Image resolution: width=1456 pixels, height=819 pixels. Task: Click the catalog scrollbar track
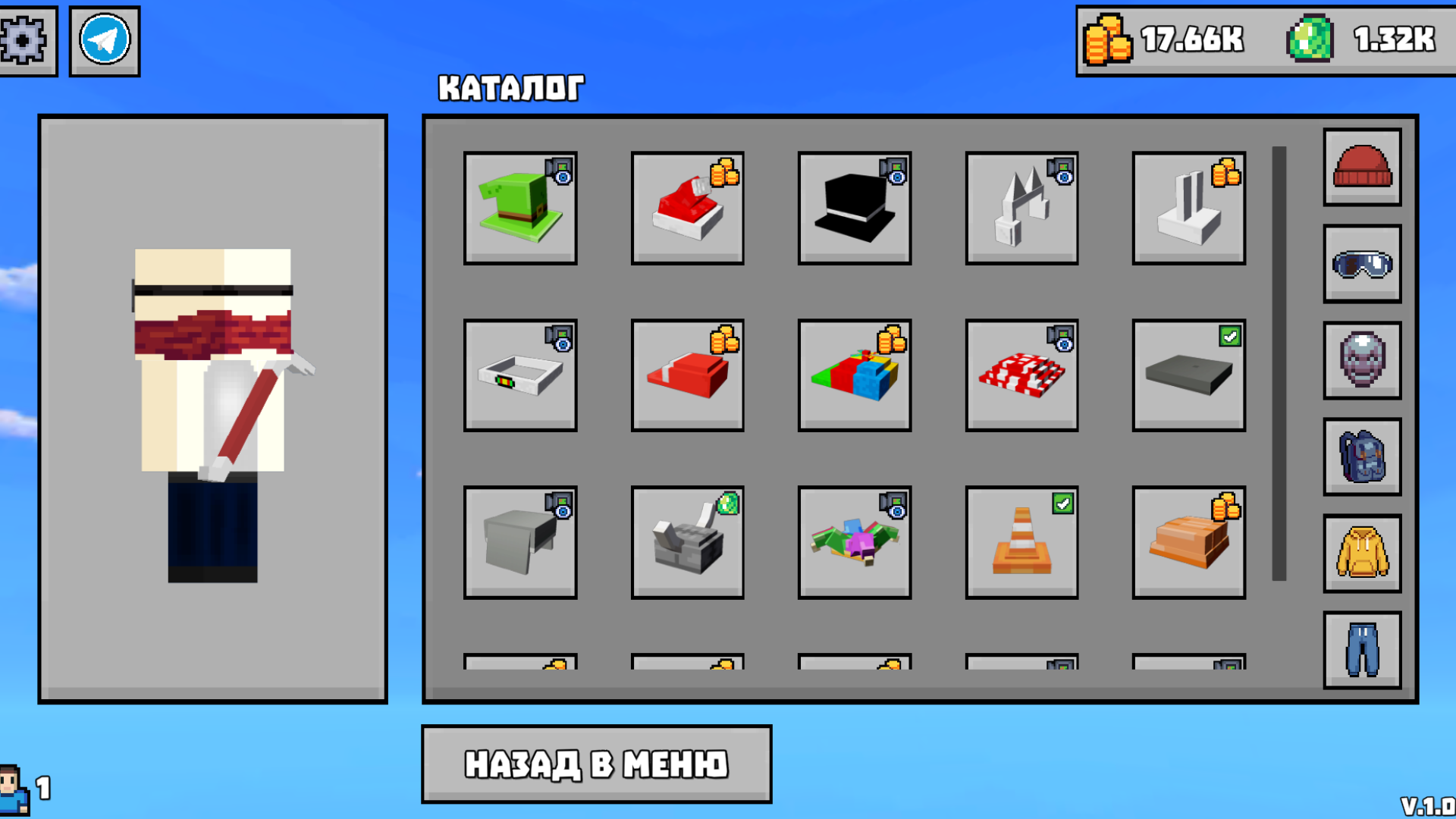coord(1278,364)
